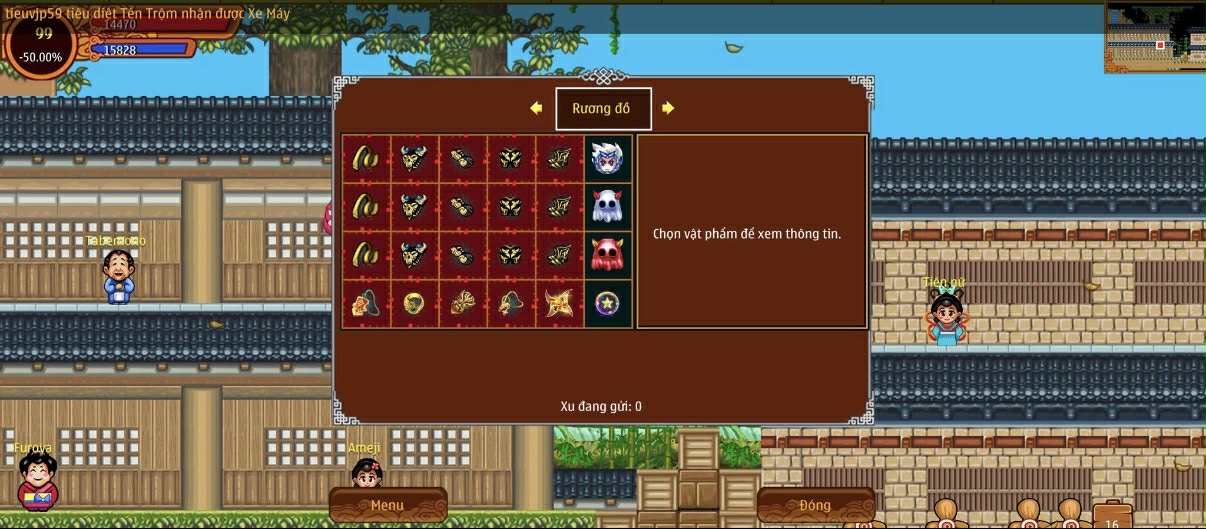1206x529 pixels.
Task: Click the level 99 character orb
Action: (x=43, y=45)
